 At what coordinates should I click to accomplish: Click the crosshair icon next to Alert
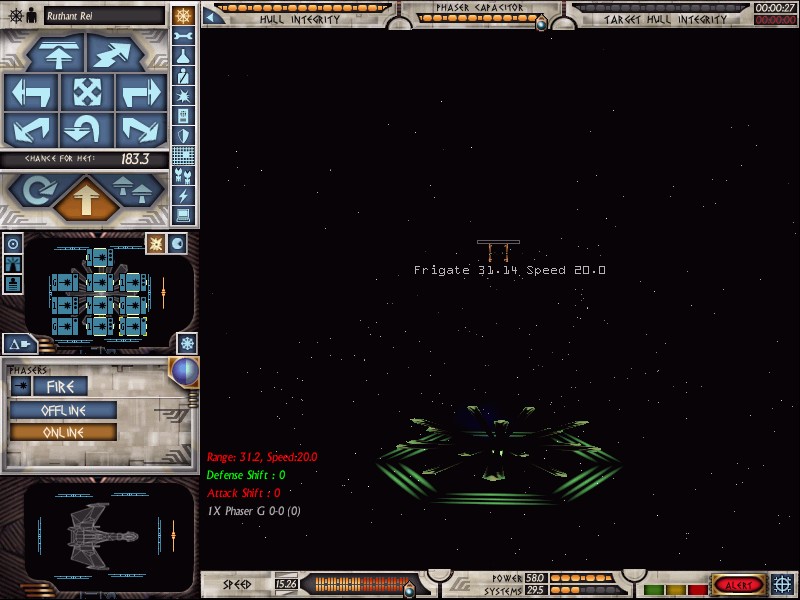pyautogui.click(x=783, y=585)
